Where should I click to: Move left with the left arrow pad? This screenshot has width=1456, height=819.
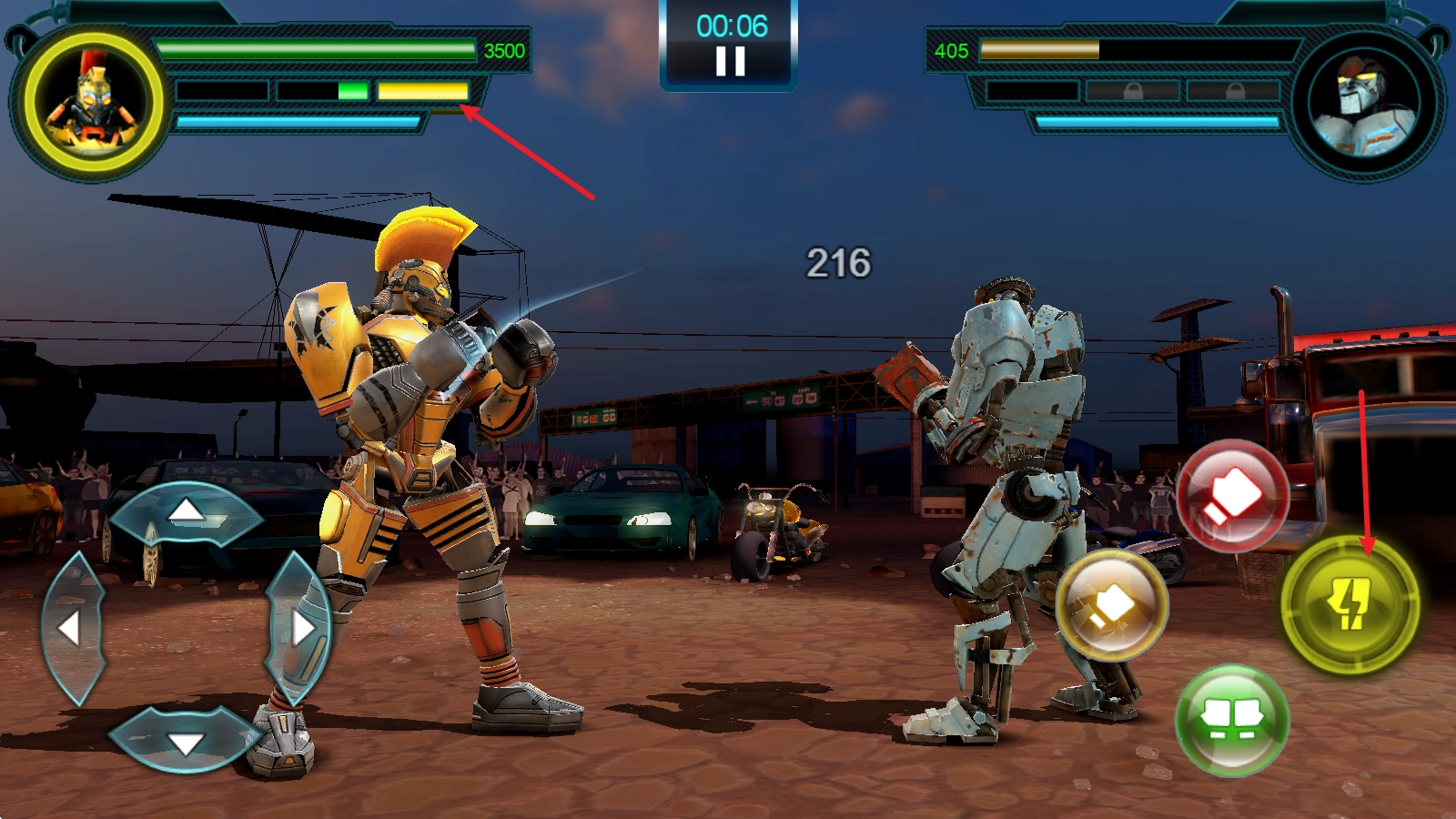tap(72, 628)
